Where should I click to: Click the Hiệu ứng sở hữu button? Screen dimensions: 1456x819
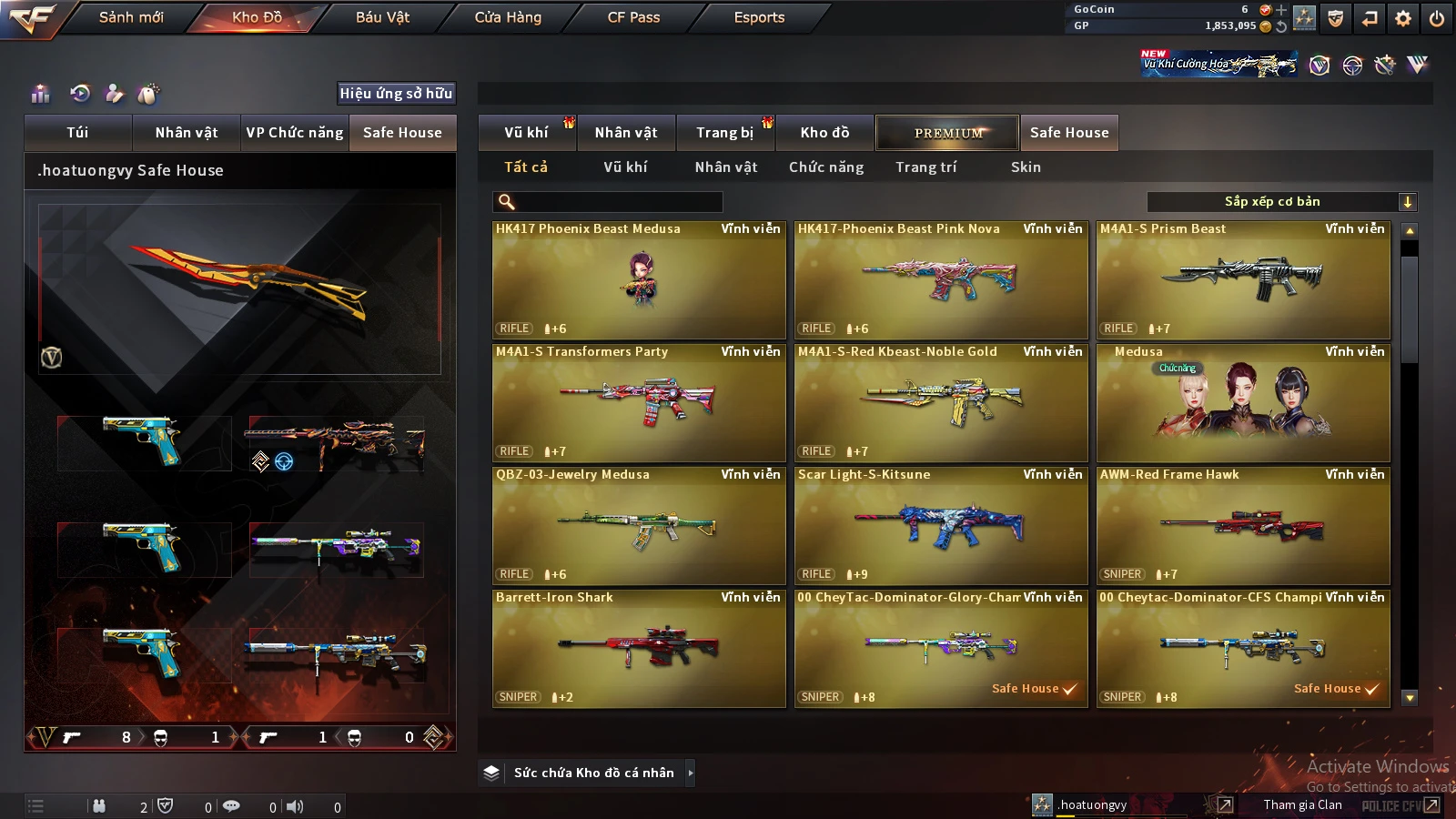396,94
